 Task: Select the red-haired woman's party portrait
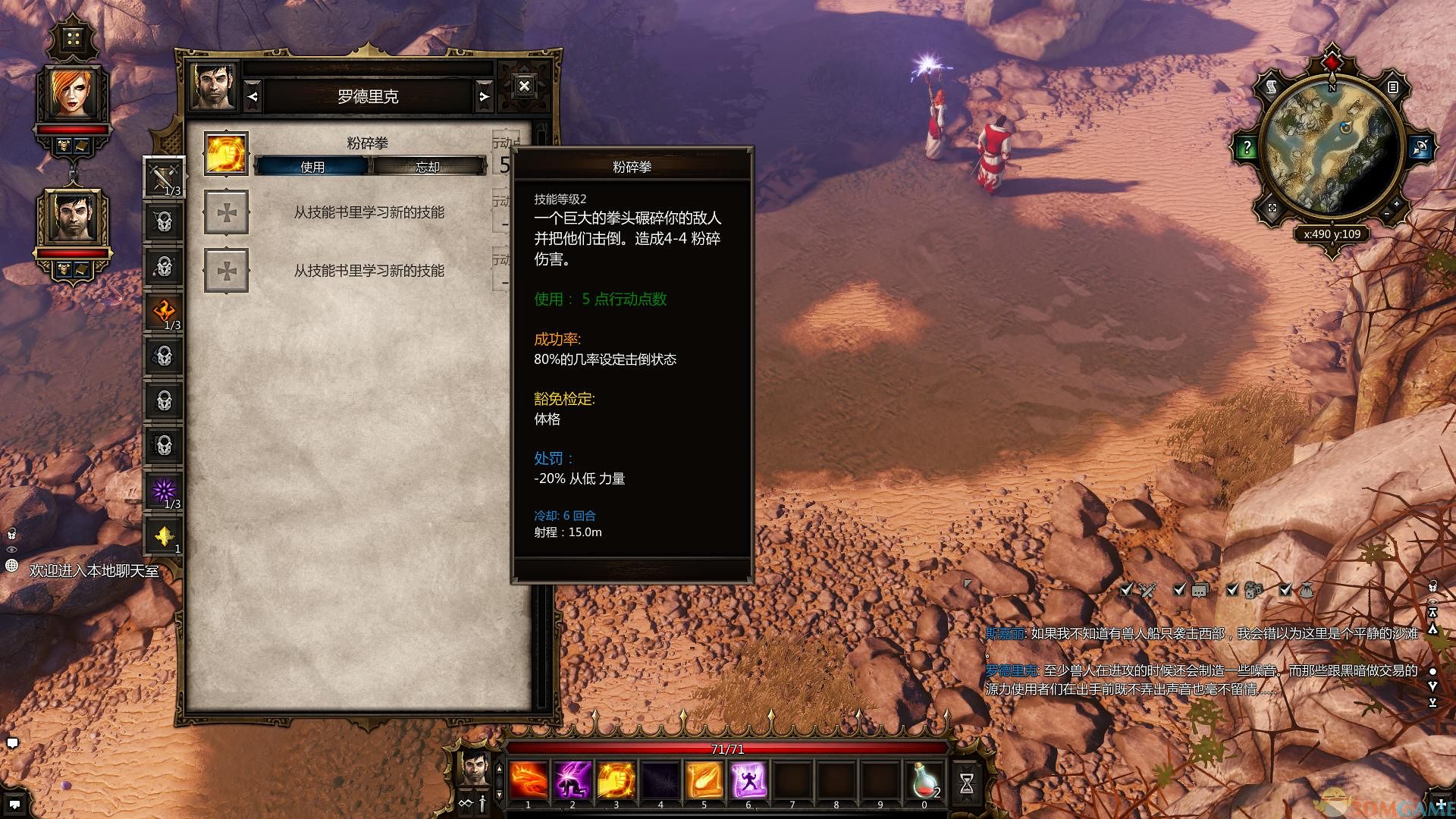pyautogui.click(x=73, y=94)
